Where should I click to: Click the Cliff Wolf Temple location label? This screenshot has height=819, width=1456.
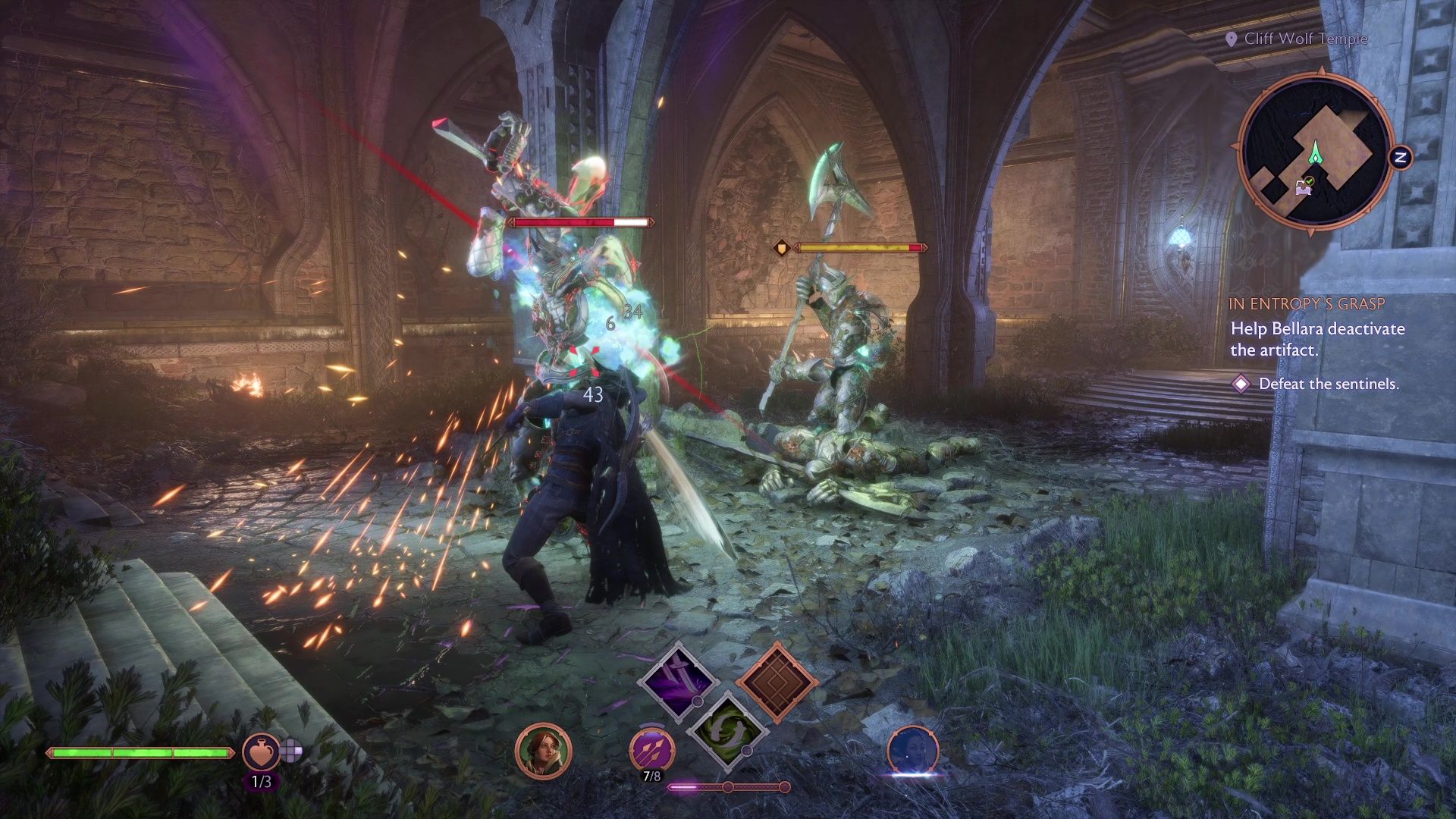click(x=1305, y=39)
